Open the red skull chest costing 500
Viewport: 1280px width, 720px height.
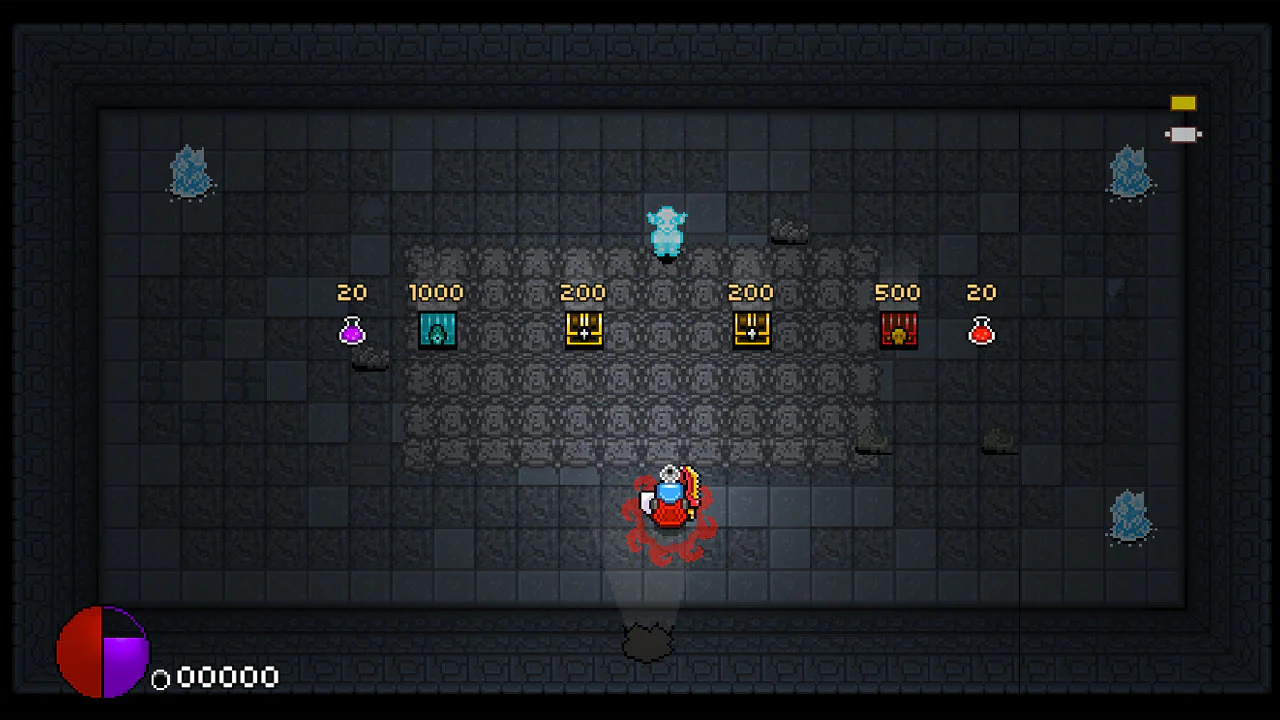tap(897, 330)
